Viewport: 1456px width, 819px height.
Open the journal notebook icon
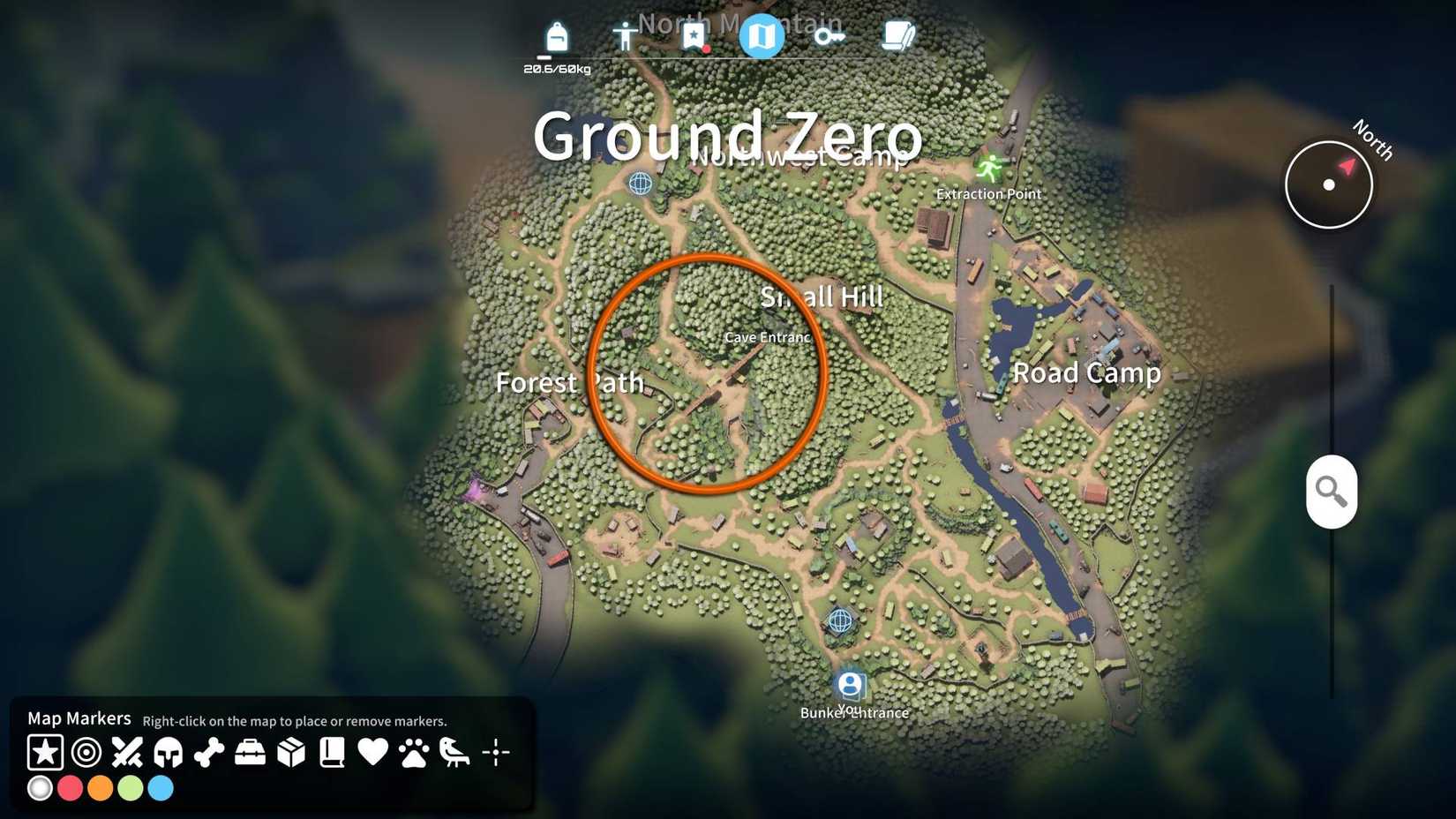(897, 36)
